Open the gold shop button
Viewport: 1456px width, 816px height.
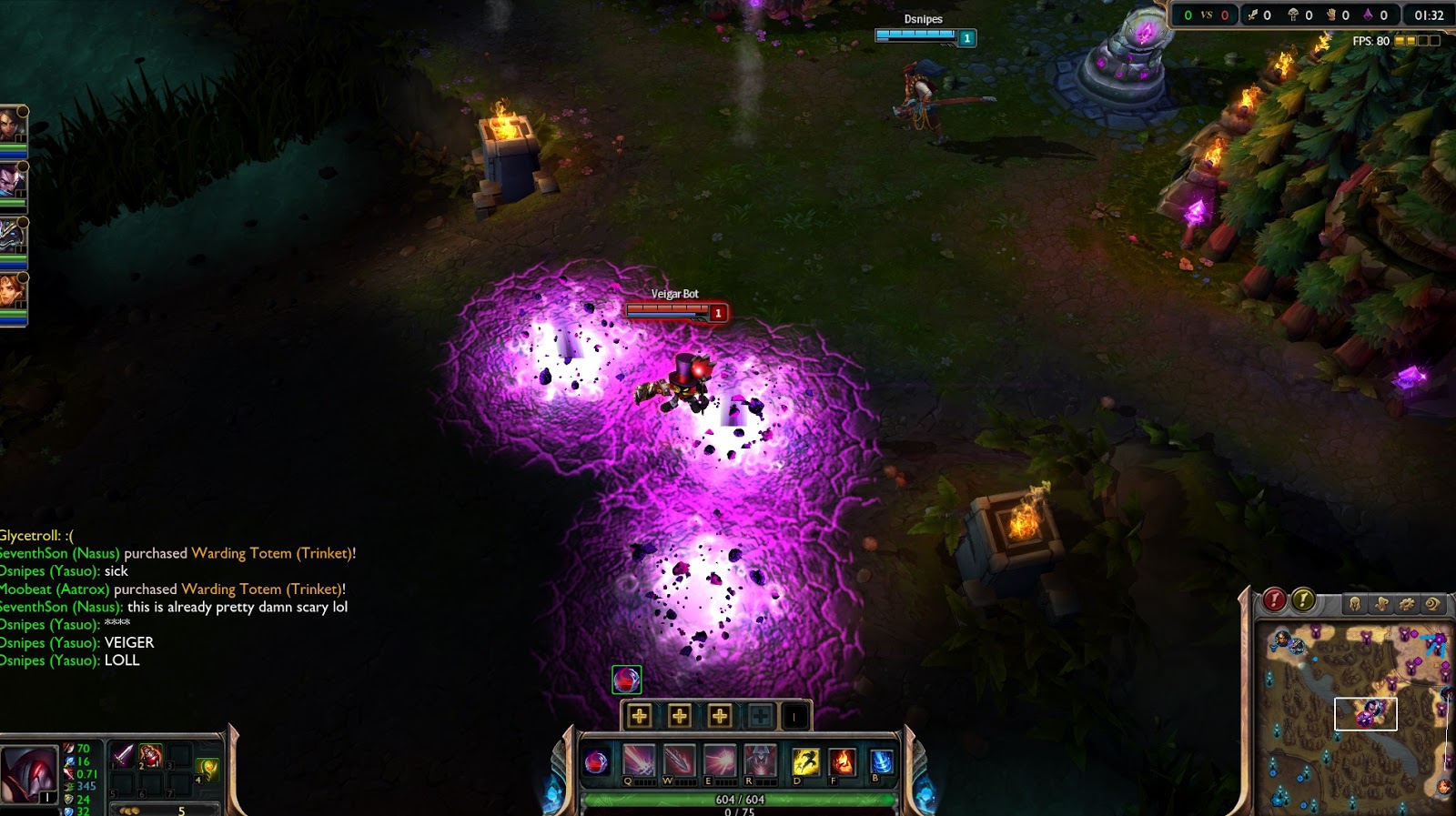pyautogui.click(x=164, y=810)
